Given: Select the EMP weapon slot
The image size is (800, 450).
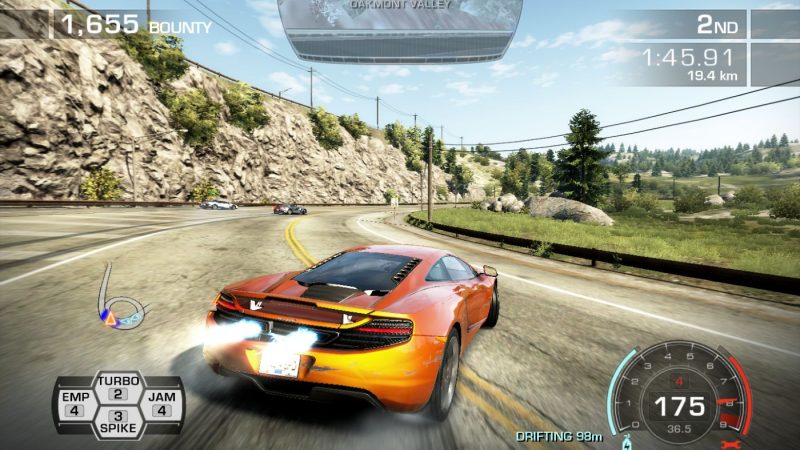Looking at the screenshot, I should (x=75, y=403).
